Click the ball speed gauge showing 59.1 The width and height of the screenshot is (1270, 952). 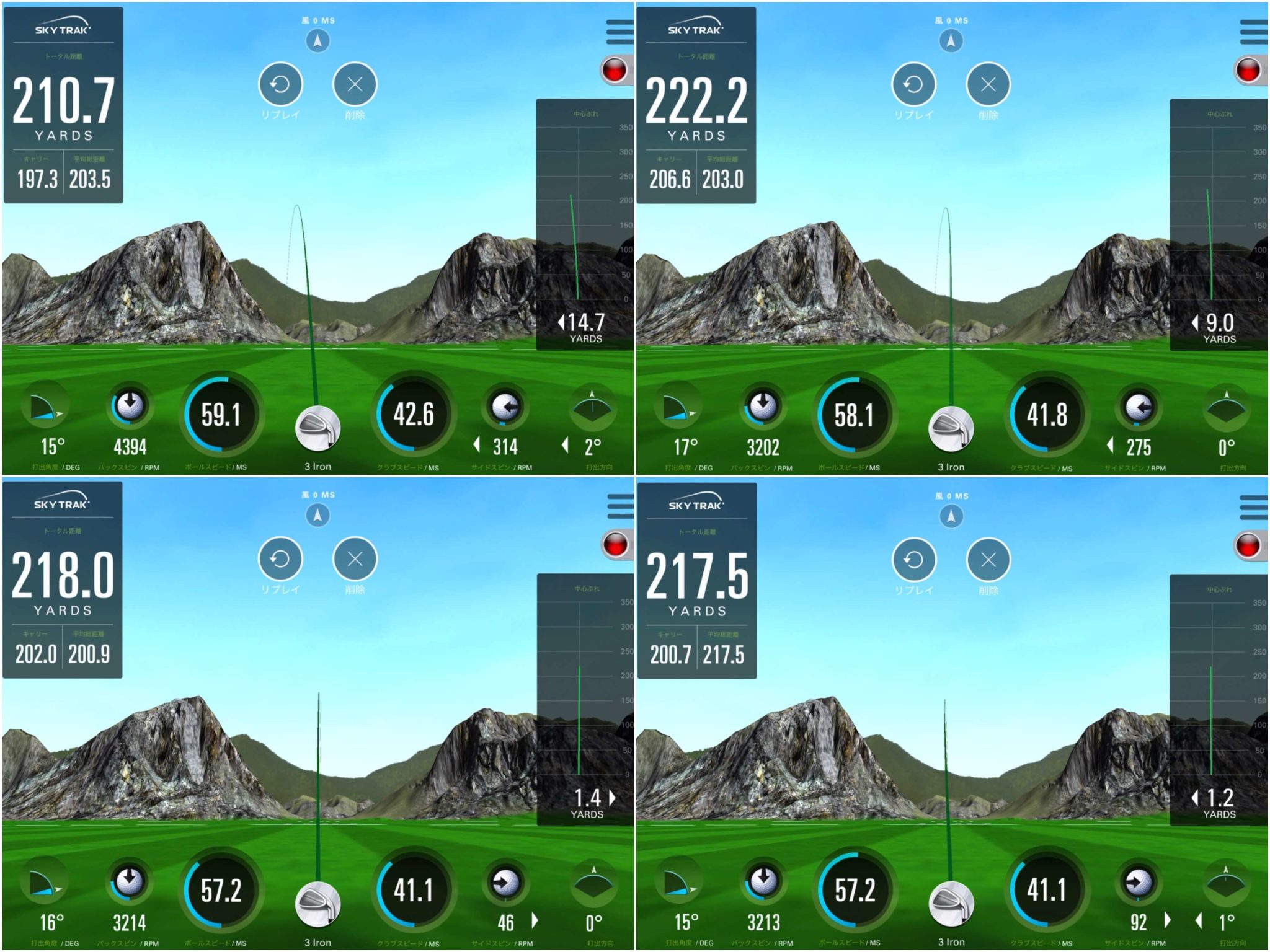[x=220, y=414]
